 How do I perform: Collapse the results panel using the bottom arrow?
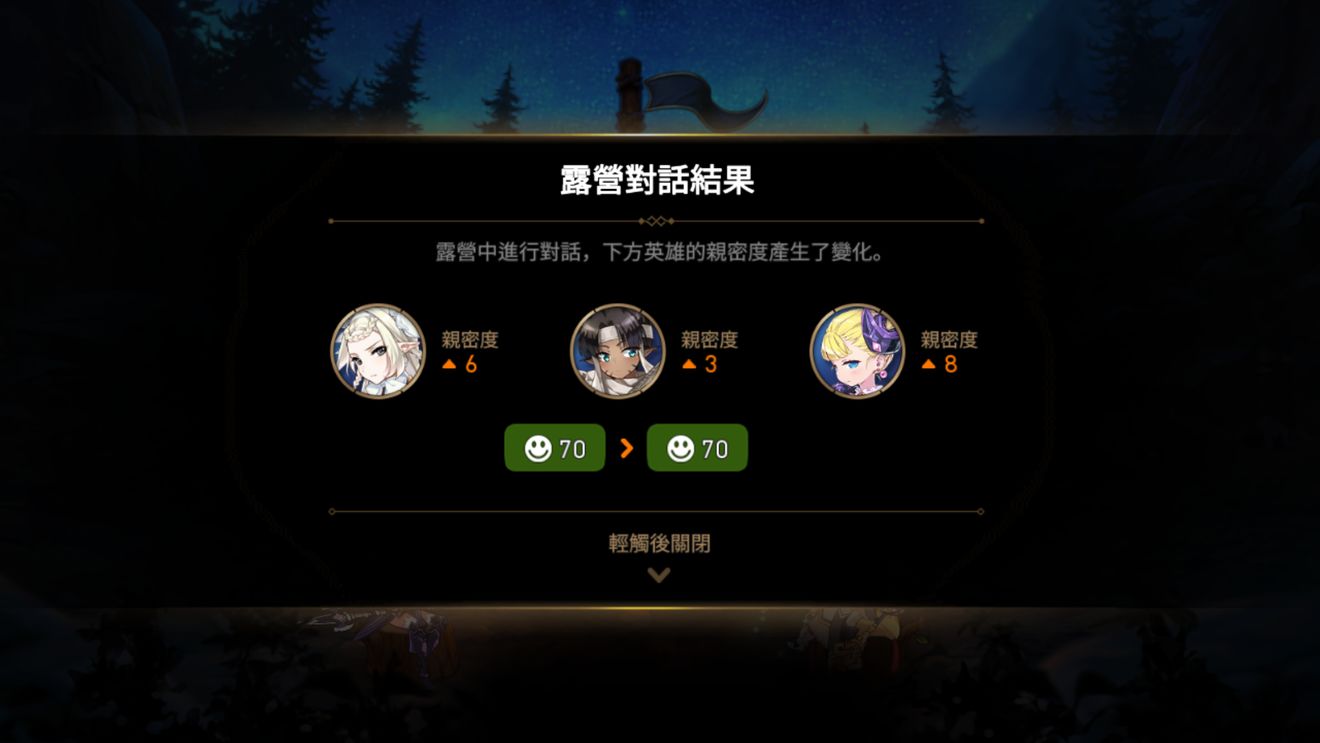[659, 574]
